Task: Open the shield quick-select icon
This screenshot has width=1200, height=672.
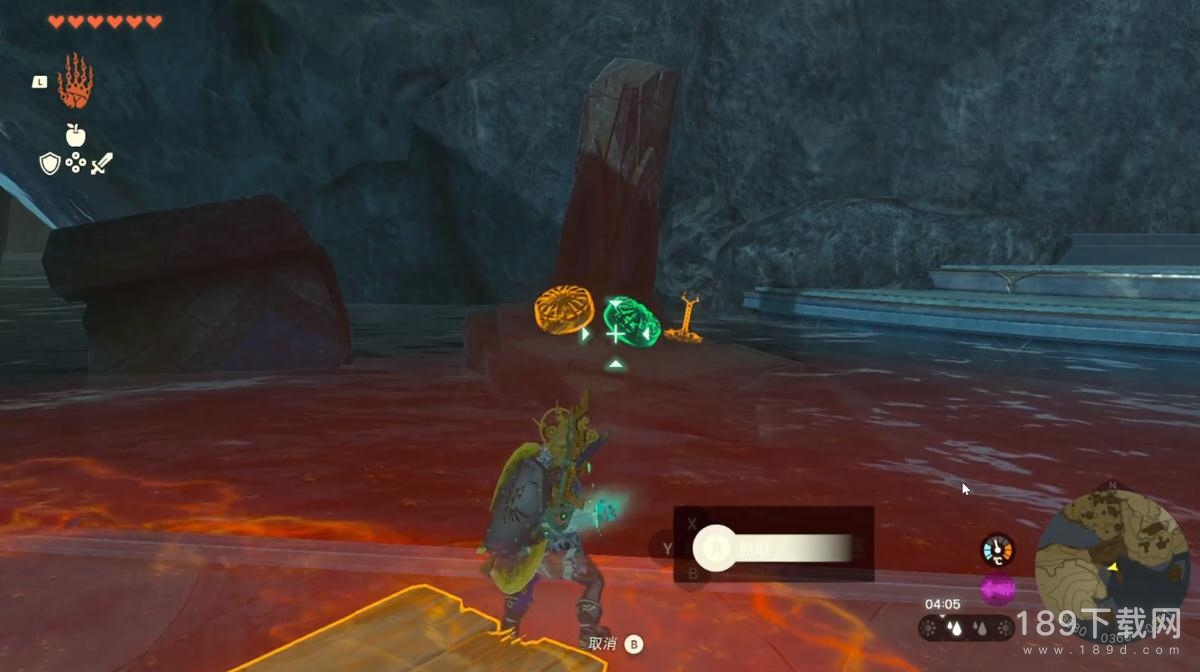Action: click(50, 164)
